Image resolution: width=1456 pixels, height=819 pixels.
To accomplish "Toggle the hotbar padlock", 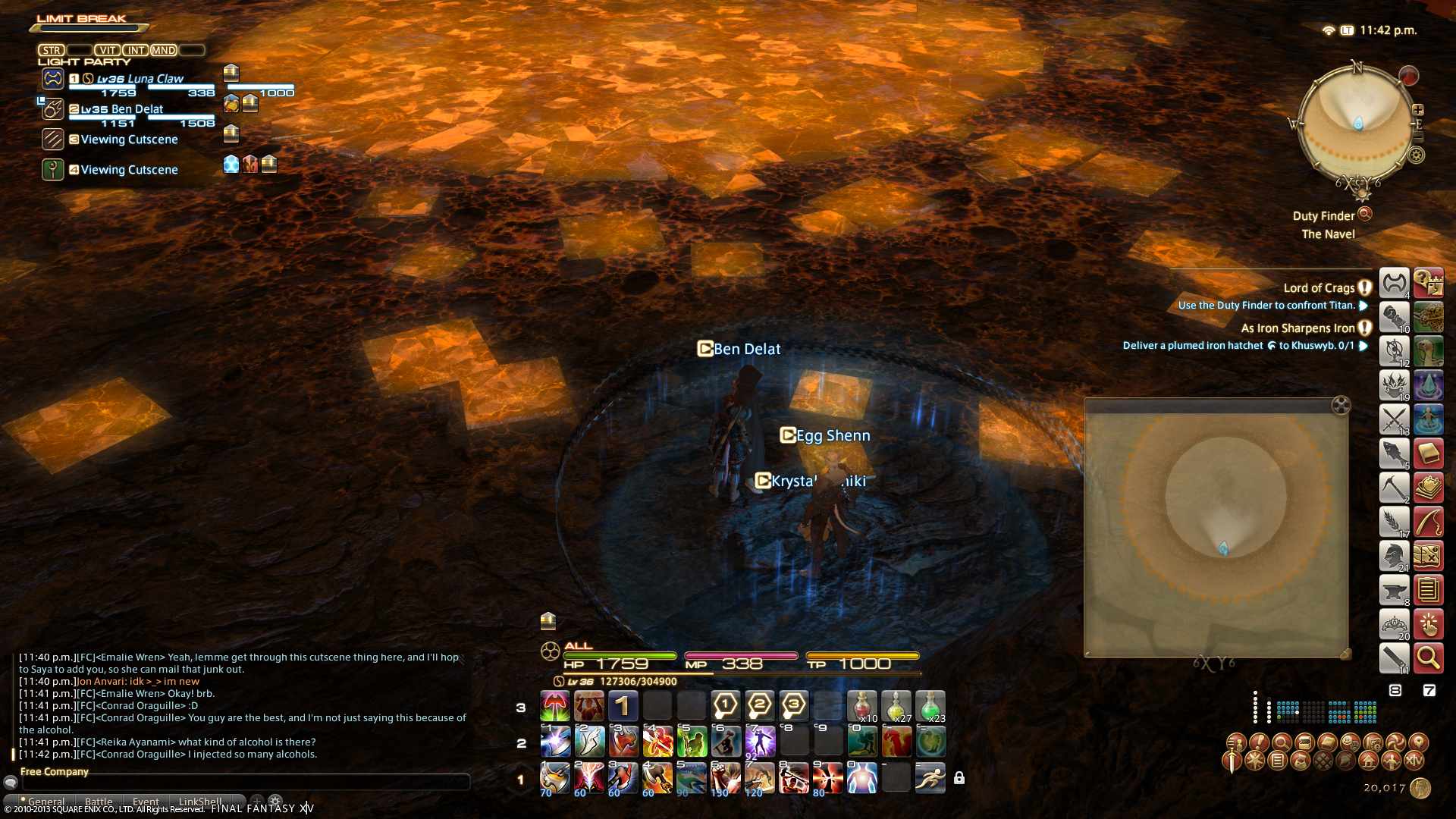I will pos(959,778).
